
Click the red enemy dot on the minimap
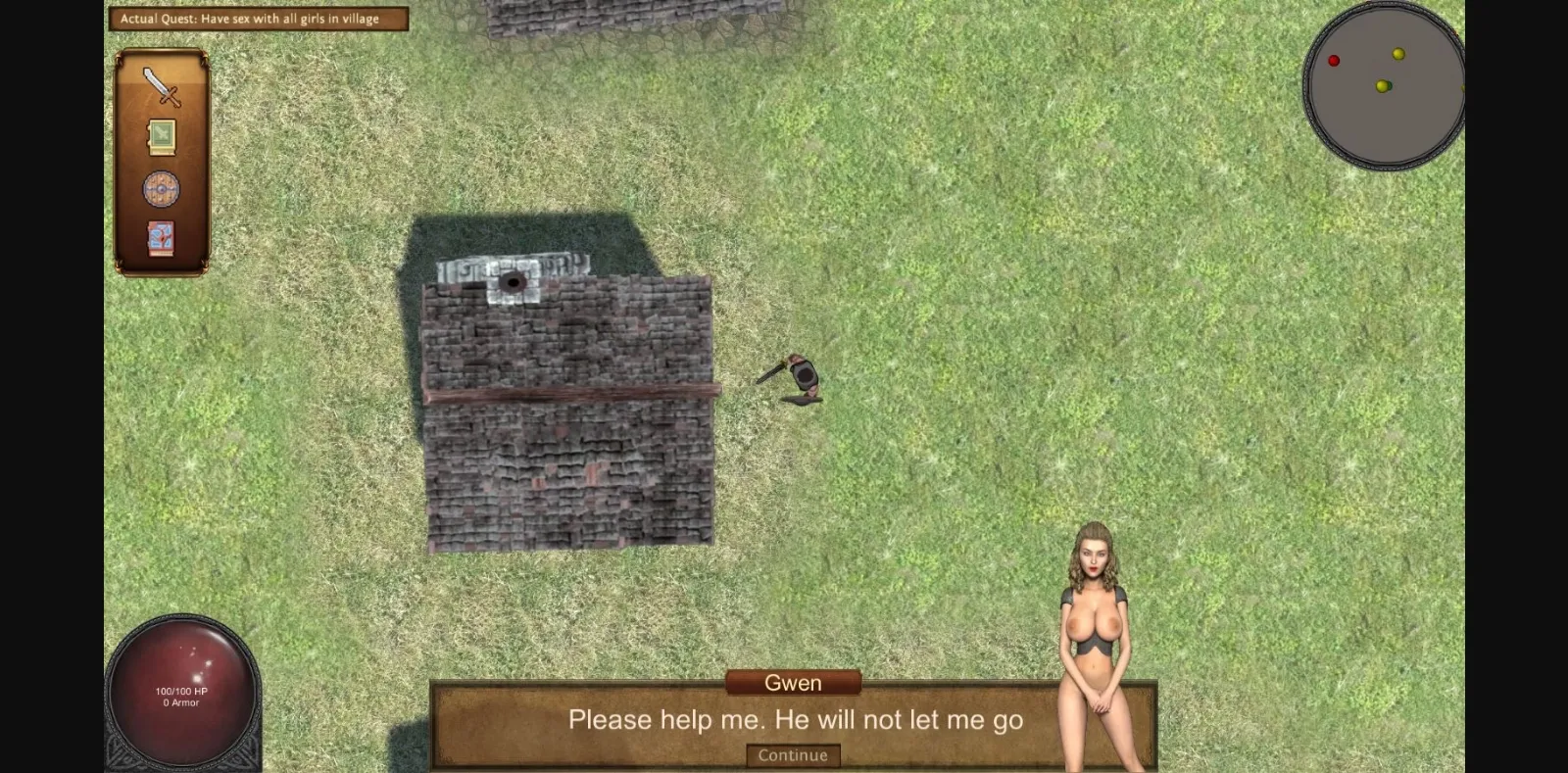pos(1334,61)
